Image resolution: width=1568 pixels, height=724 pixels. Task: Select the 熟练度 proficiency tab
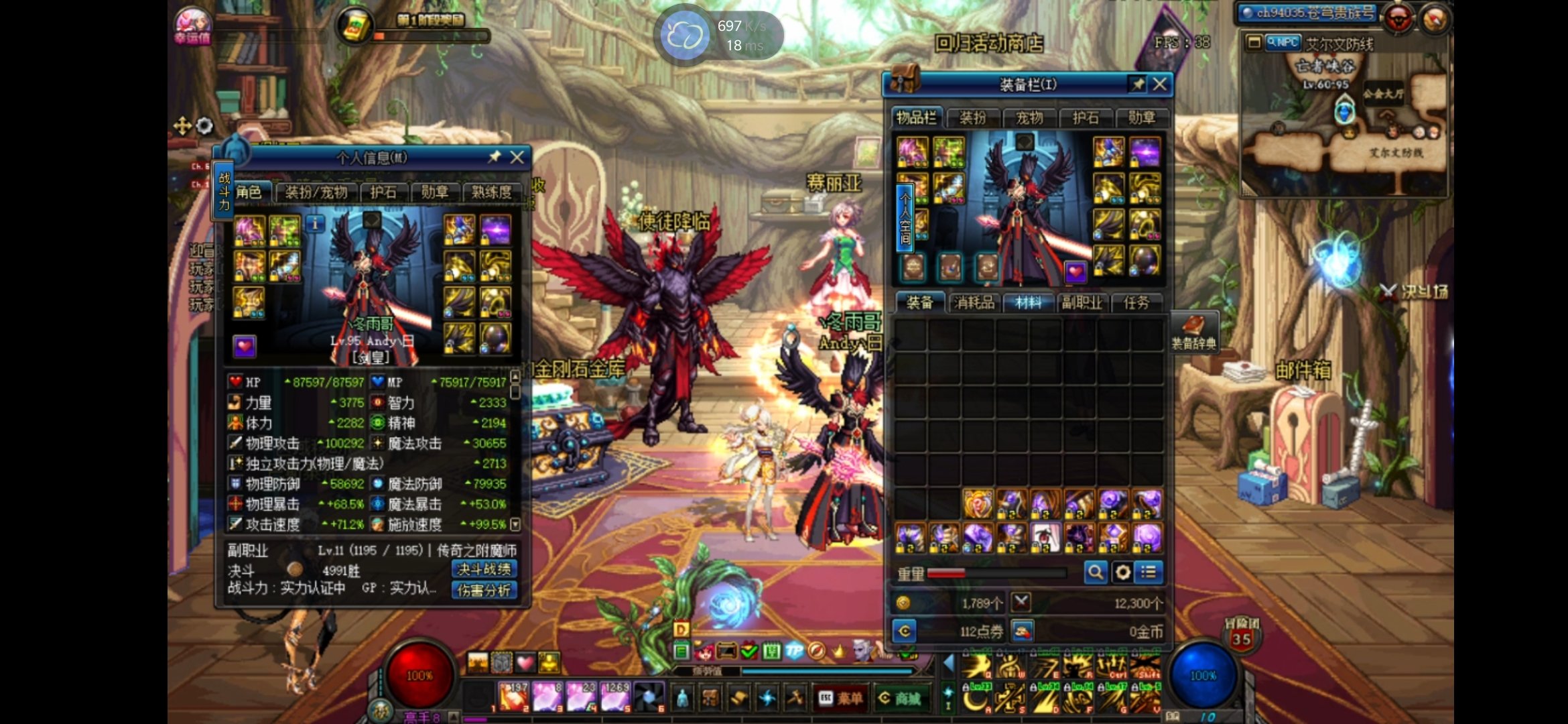[x=491, y=192]
